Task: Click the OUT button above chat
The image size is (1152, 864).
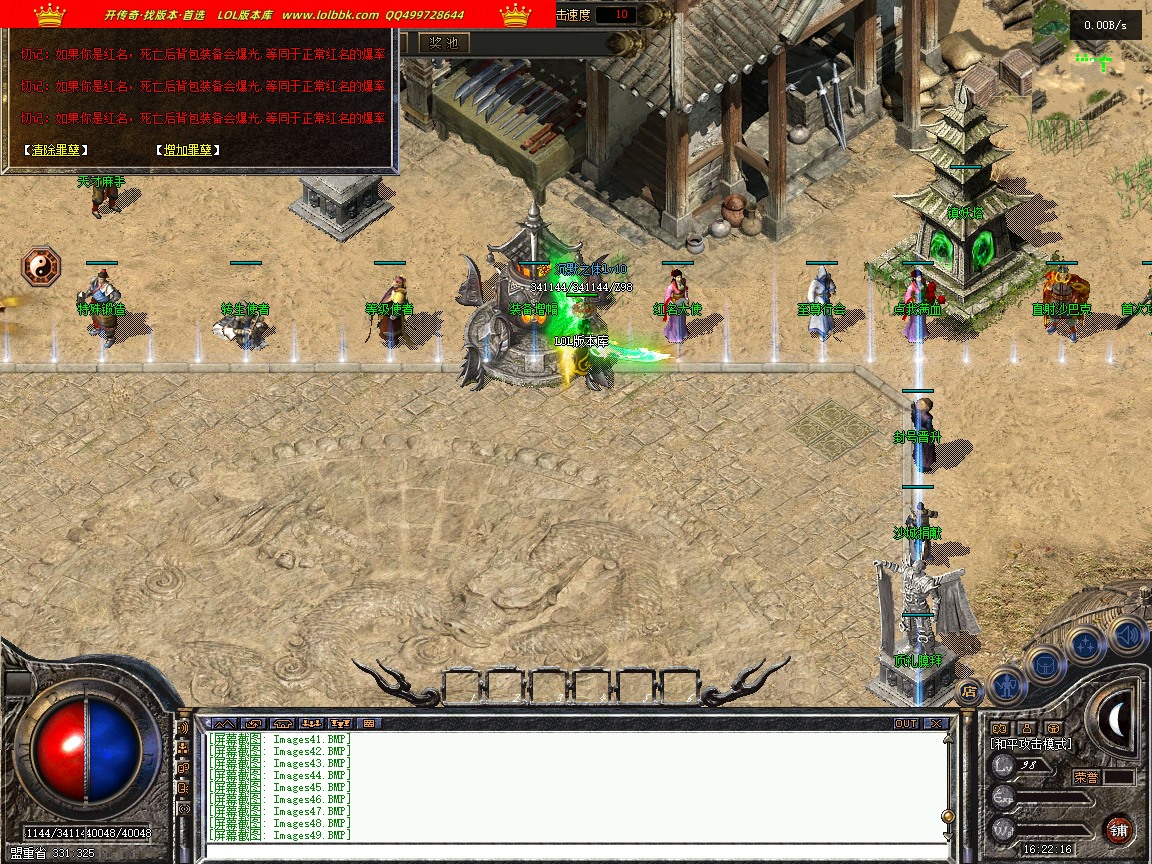Action: (x=906, y=723)
